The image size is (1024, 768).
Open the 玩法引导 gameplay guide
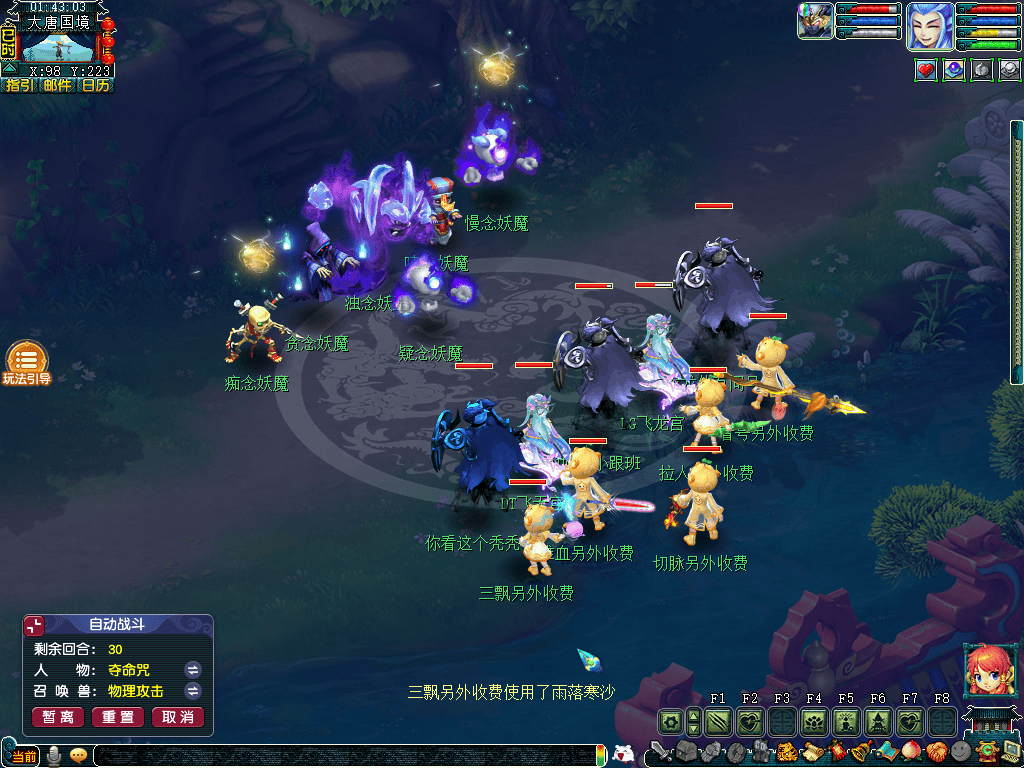(26, 363)
